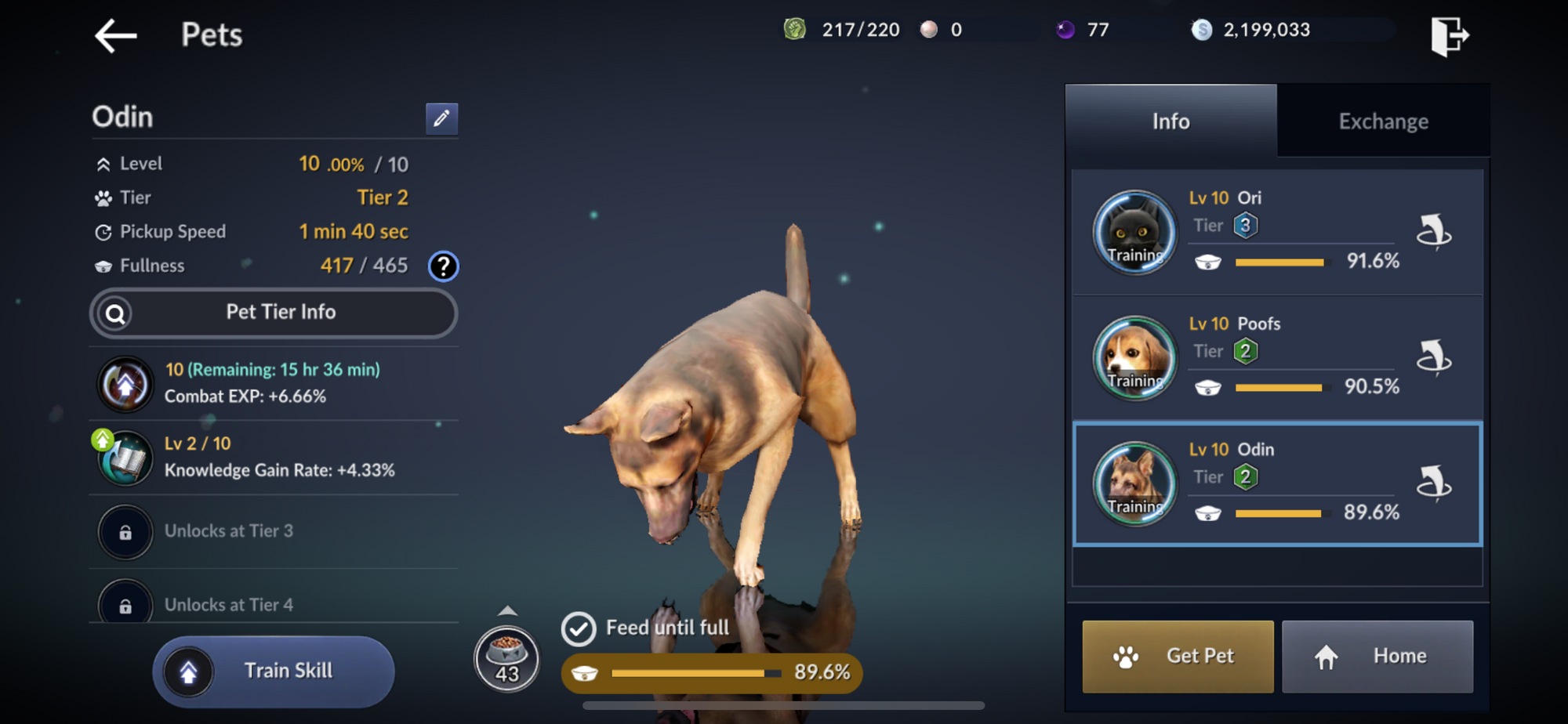Open the Get Pet shop
The image size is (1568, 724).
(x=1178, y=657)
